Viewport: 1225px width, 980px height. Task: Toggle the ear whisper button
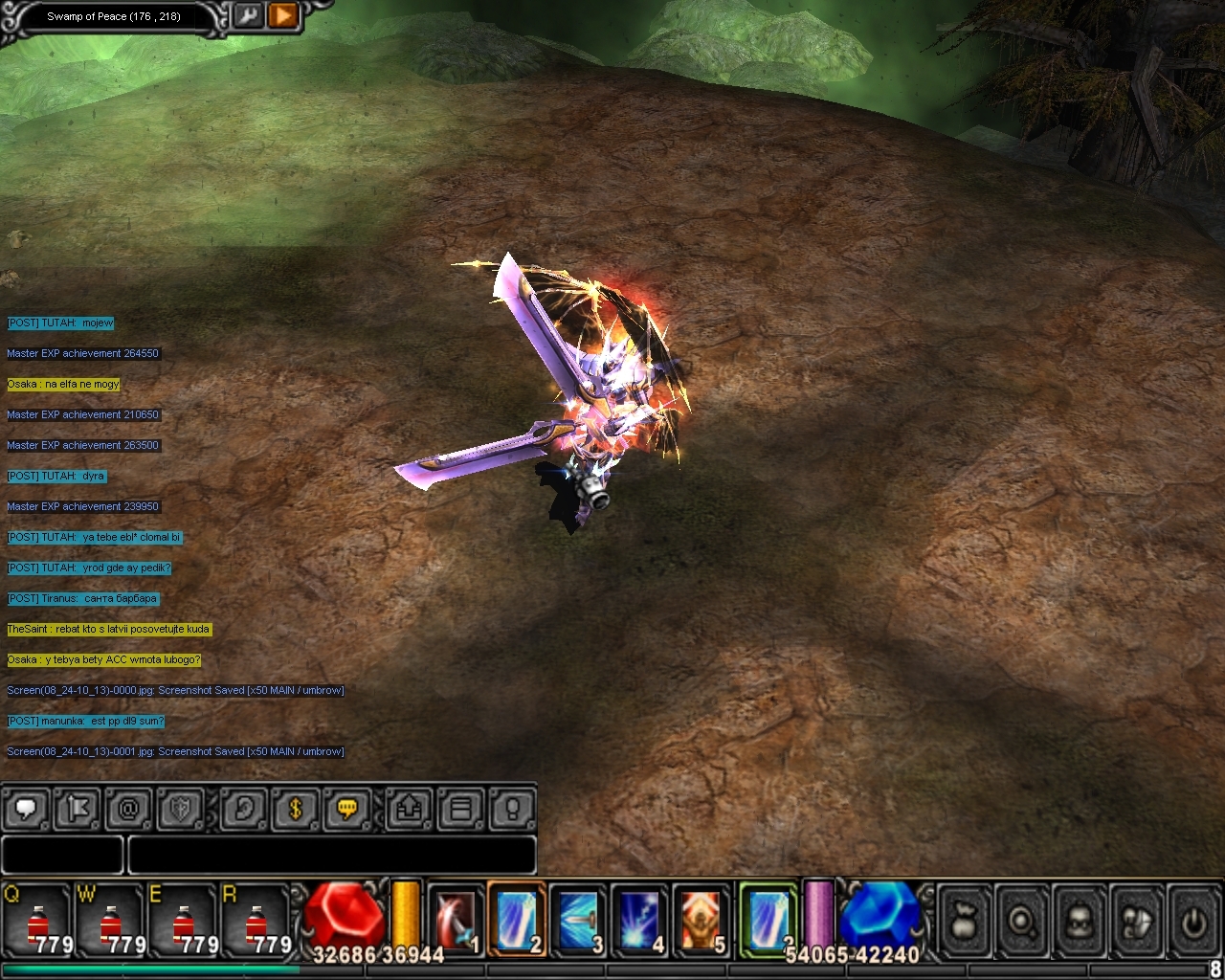coord(244,810)
